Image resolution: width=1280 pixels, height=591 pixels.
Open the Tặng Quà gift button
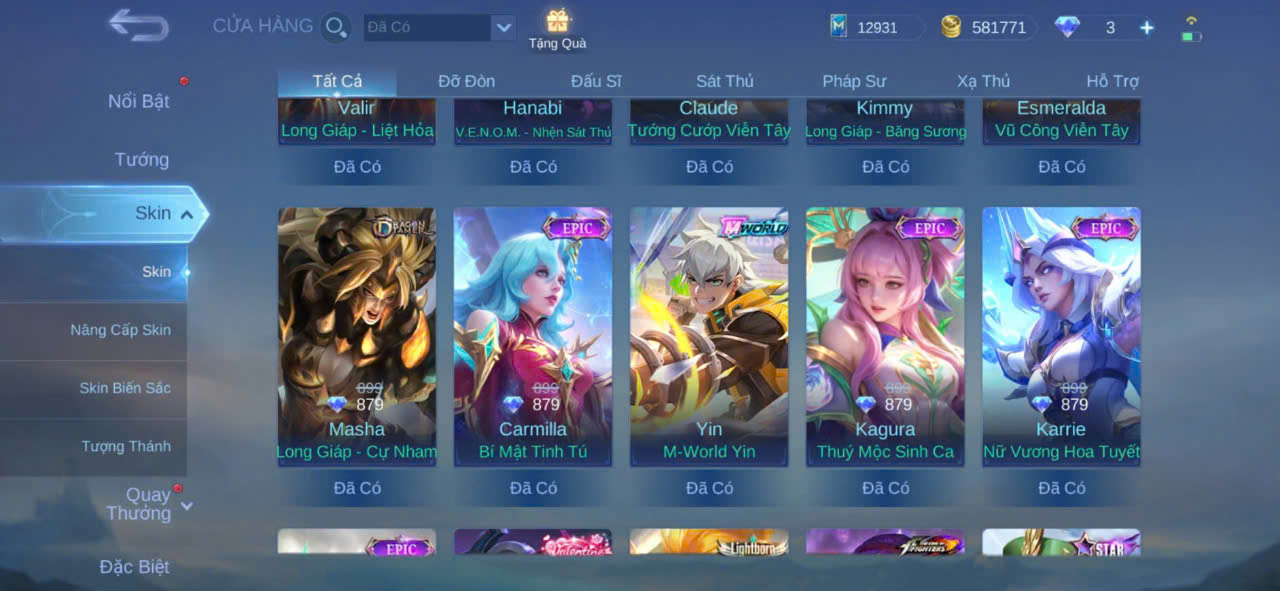[557, 28]
